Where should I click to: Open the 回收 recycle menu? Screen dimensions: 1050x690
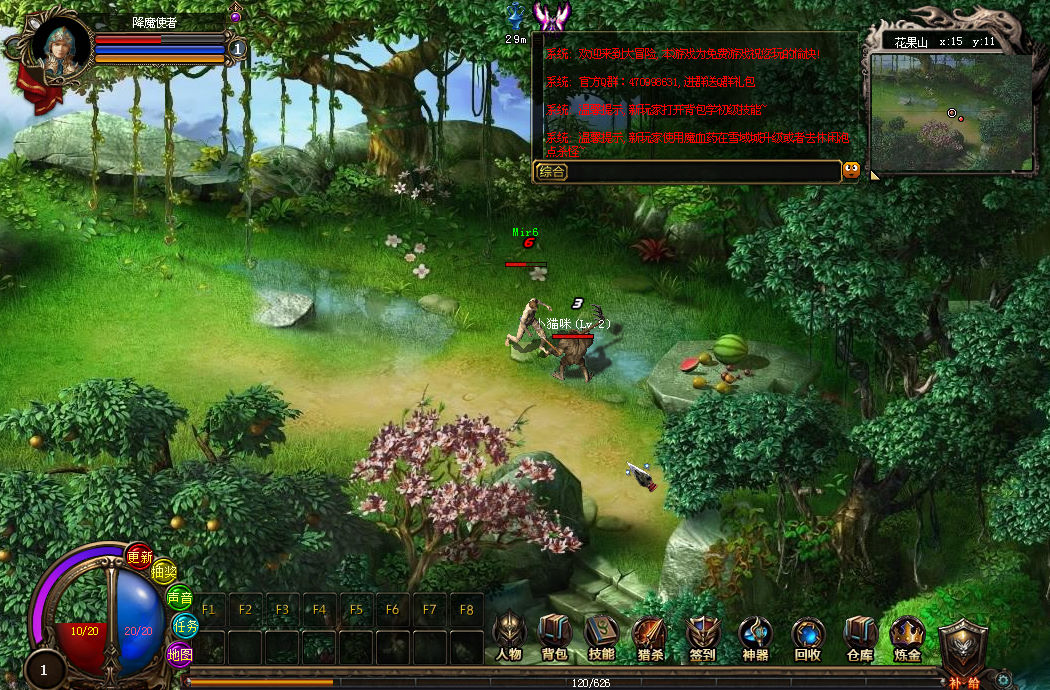pyautogui.click(x=808, y=634)
